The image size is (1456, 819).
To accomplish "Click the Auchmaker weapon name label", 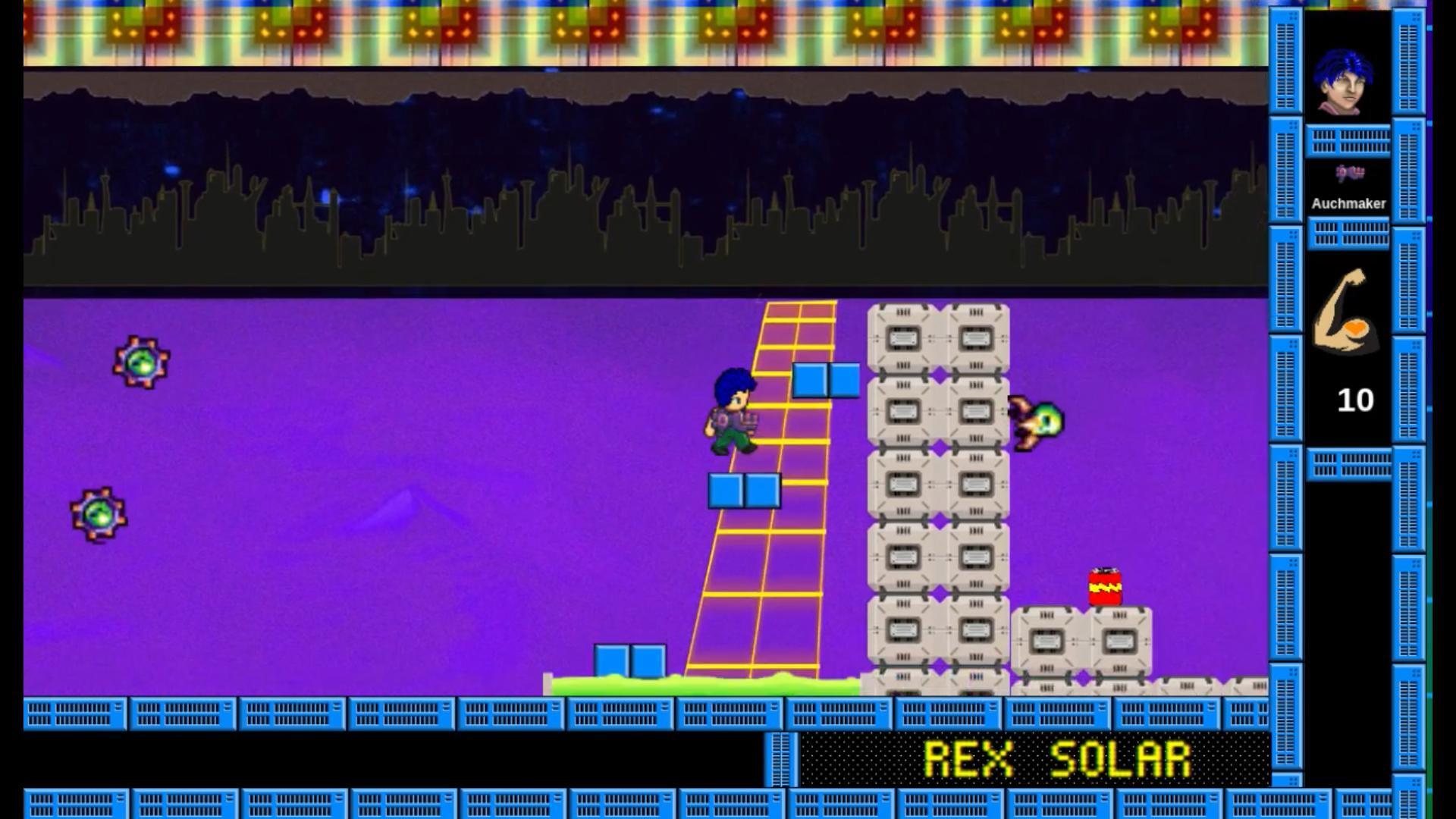I will (1349, 203).
